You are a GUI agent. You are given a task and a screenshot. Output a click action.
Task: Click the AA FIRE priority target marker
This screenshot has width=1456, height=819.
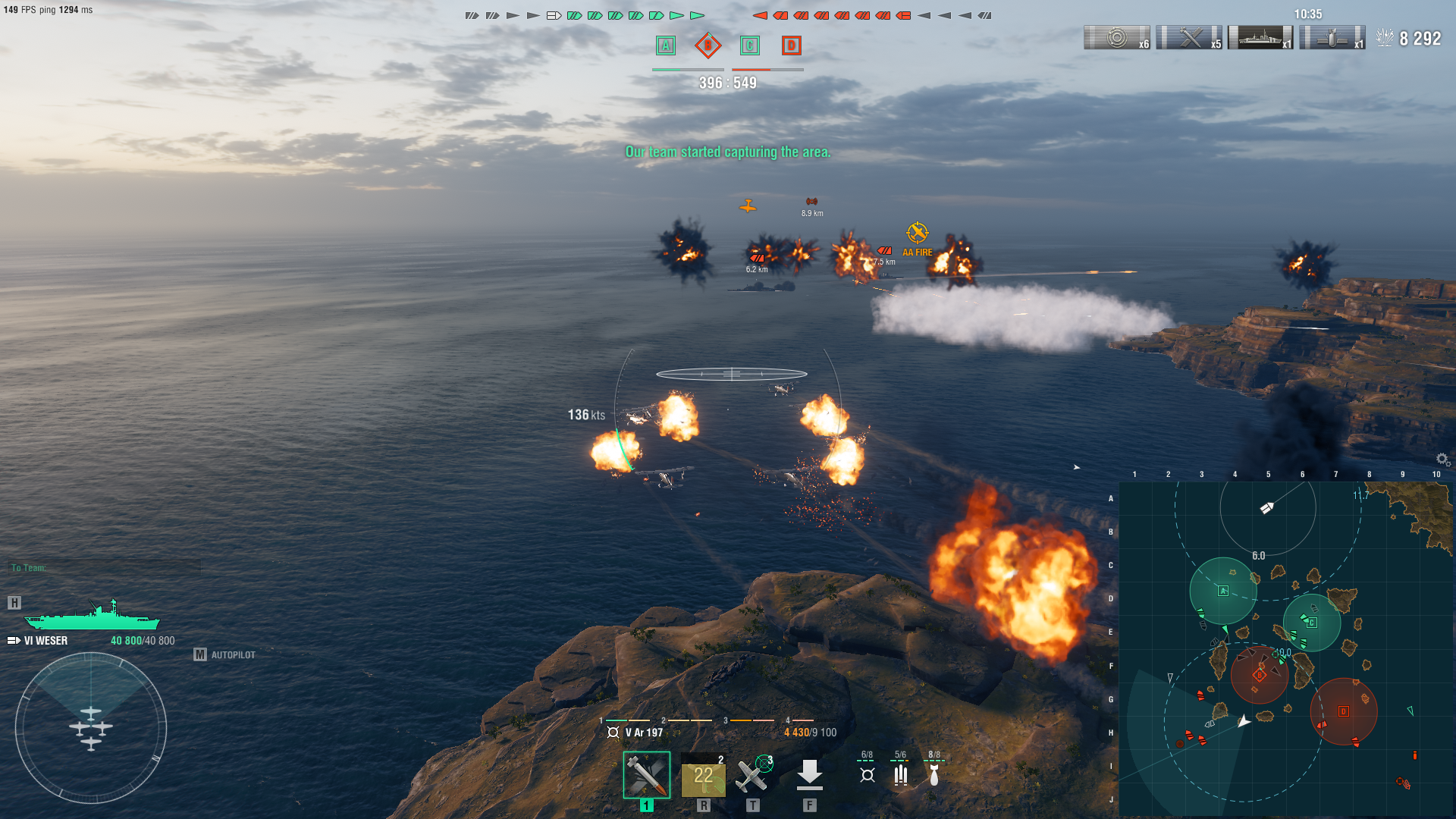[917, 233]
